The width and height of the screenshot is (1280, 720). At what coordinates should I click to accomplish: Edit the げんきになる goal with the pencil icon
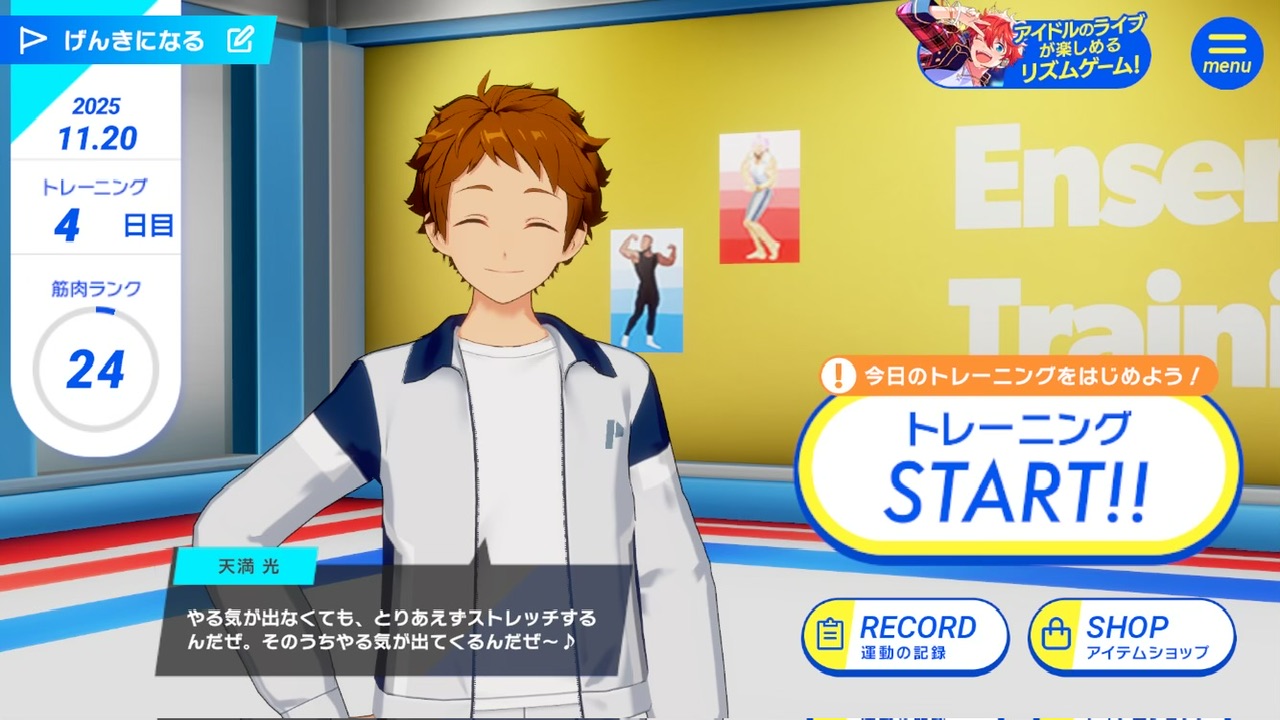tap(240, 40)
